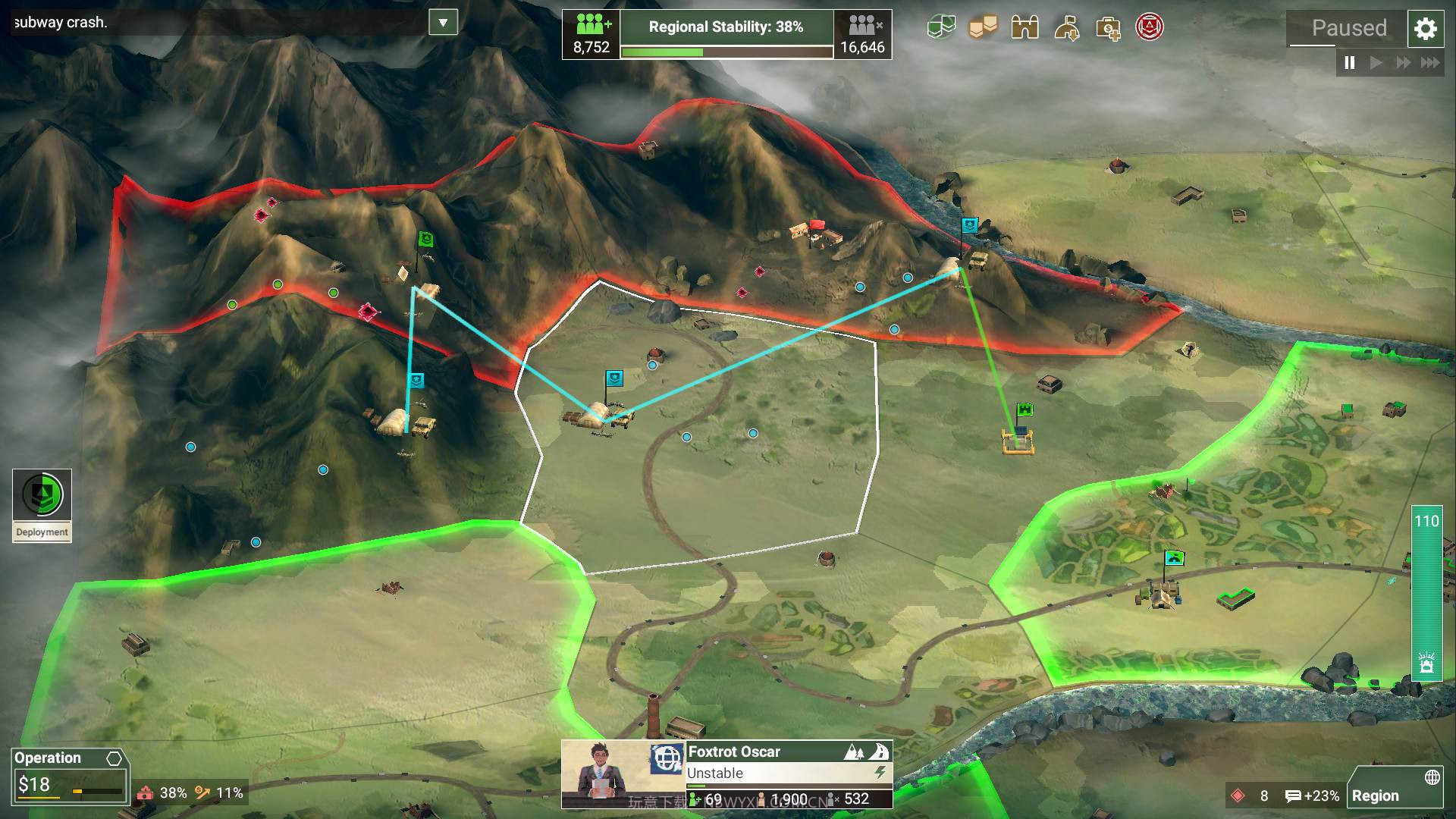Click the money briefcase plus icon

1108,29
